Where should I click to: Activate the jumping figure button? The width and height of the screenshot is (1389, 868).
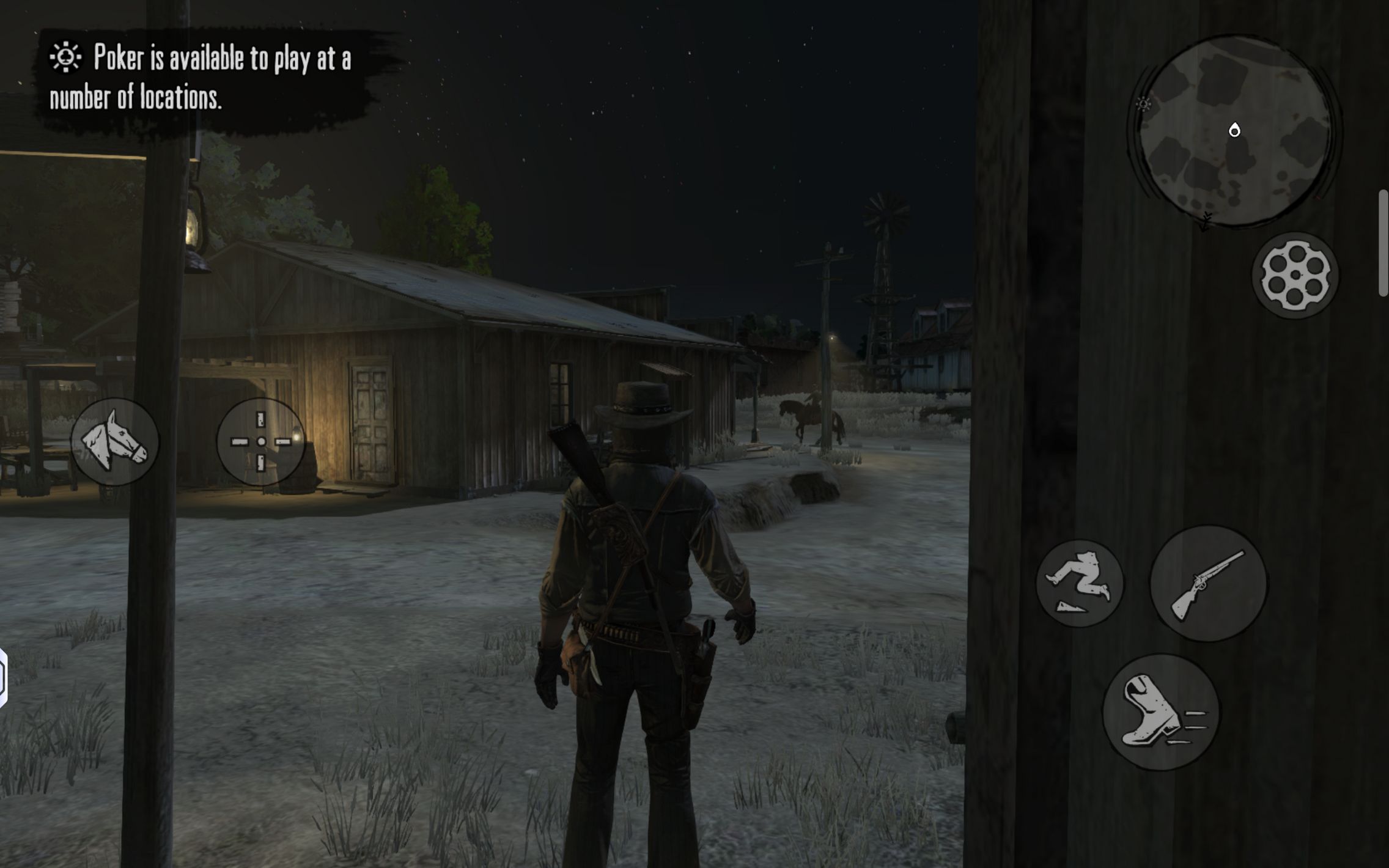(x=1080, y=583)
